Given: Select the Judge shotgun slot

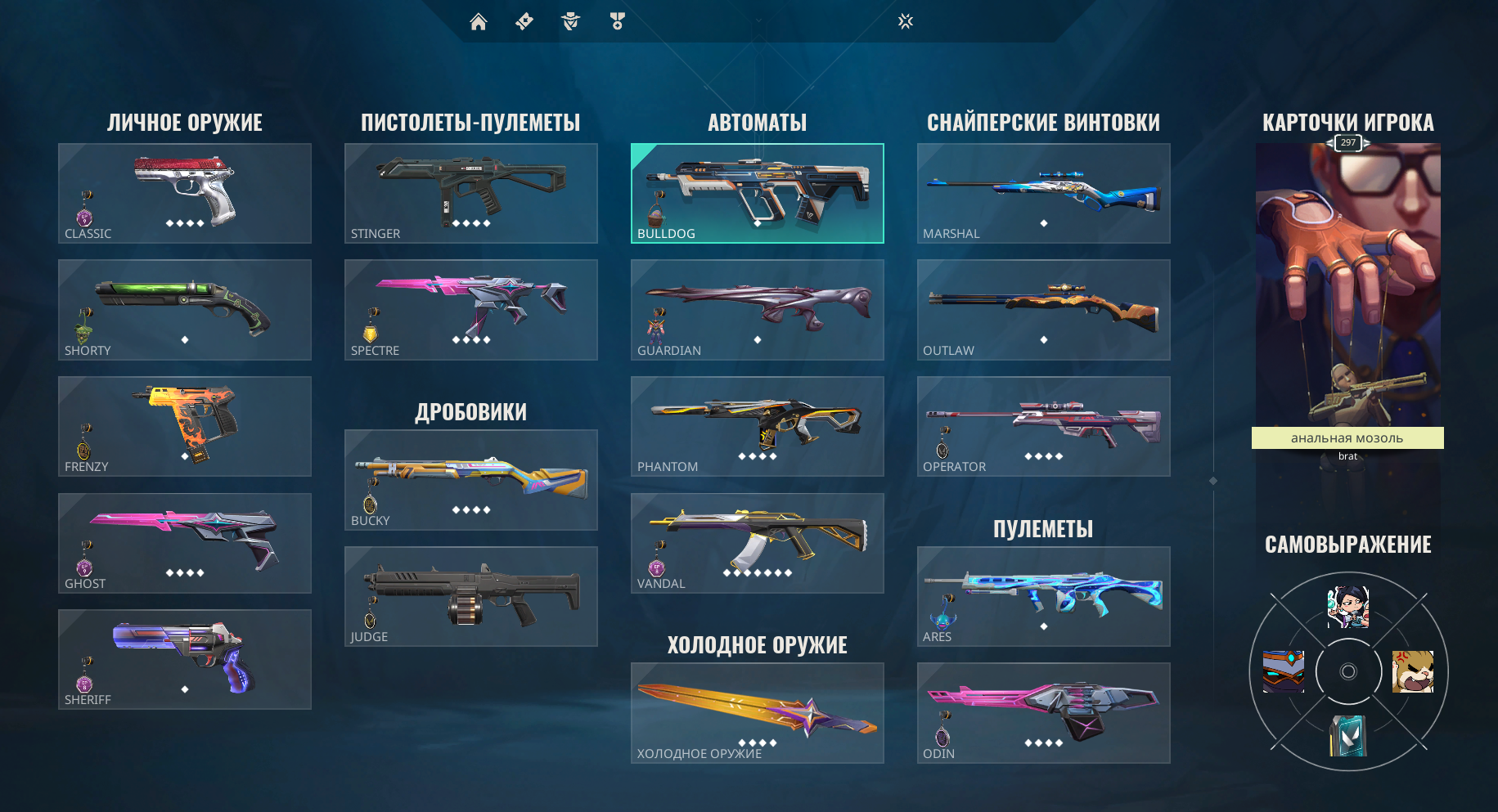Looking at the screenshot, I should pyautogui.click(x=470, y=596).
